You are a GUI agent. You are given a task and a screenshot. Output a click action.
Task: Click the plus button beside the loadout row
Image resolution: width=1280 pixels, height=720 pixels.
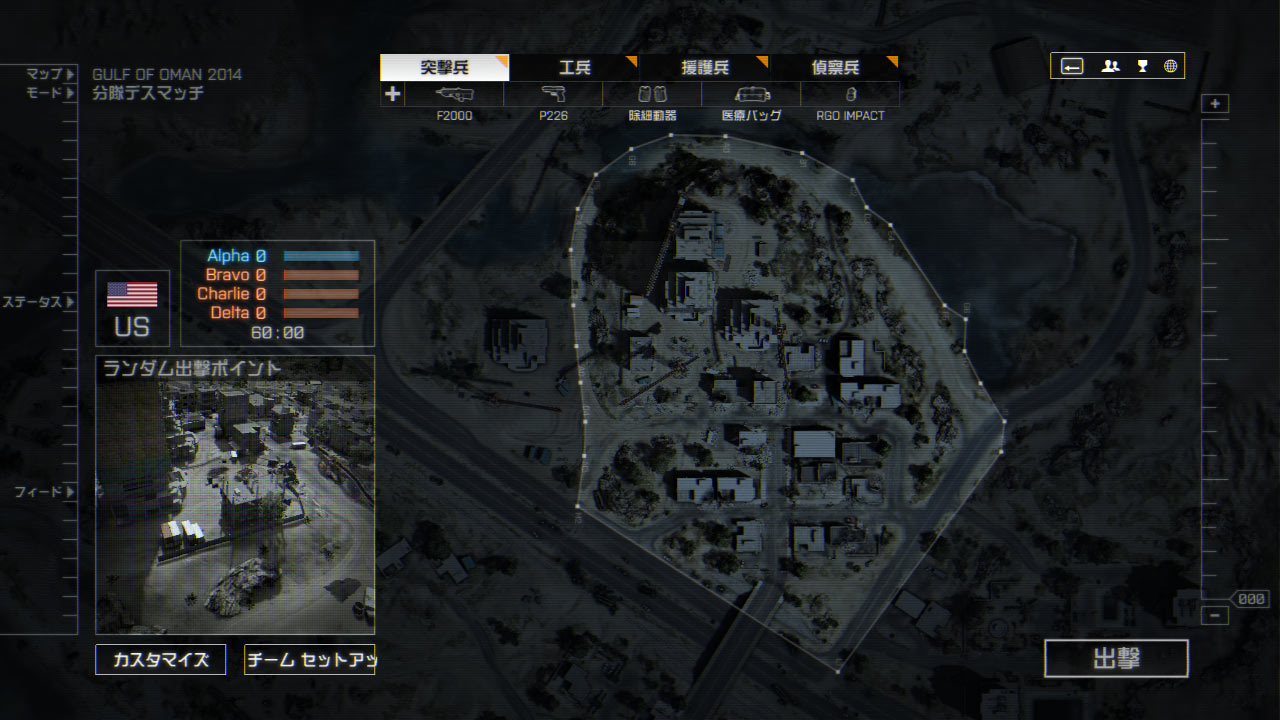point(393,94)
